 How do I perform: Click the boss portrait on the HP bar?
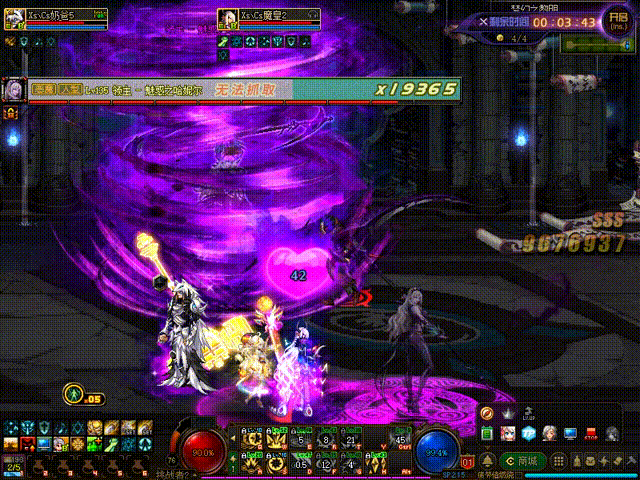tap(14, 90)
